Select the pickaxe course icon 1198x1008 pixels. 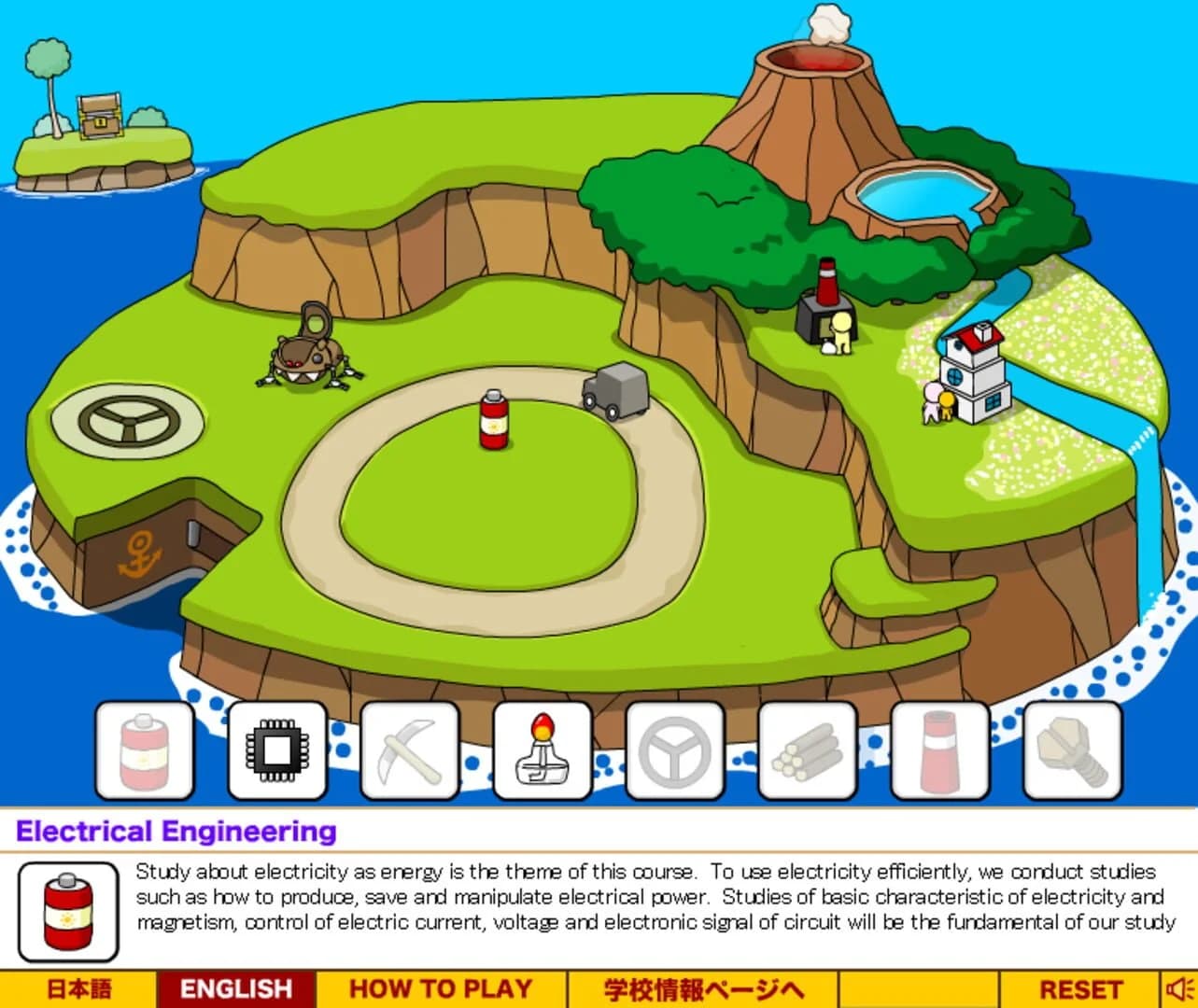408,749
